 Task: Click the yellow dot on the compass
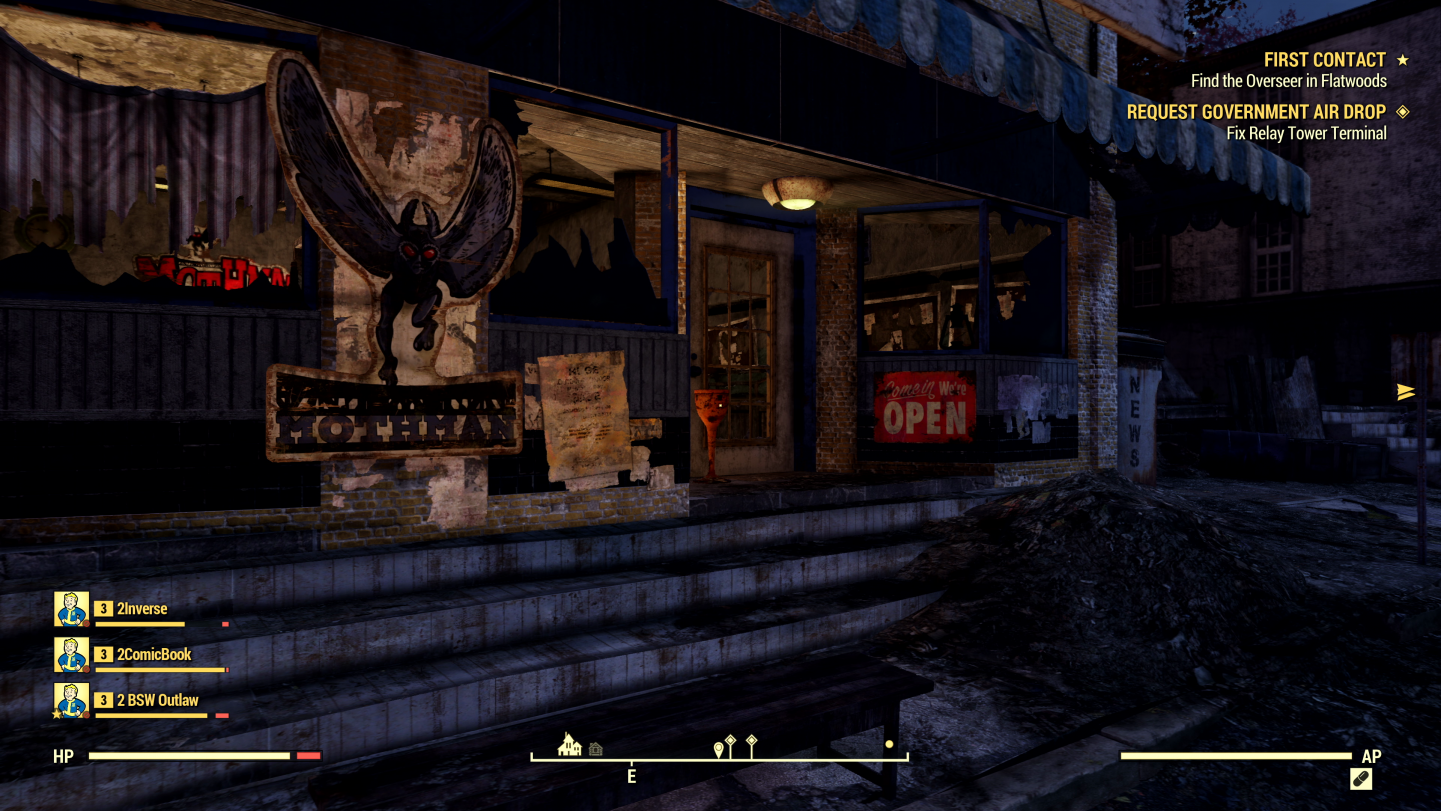889,744
